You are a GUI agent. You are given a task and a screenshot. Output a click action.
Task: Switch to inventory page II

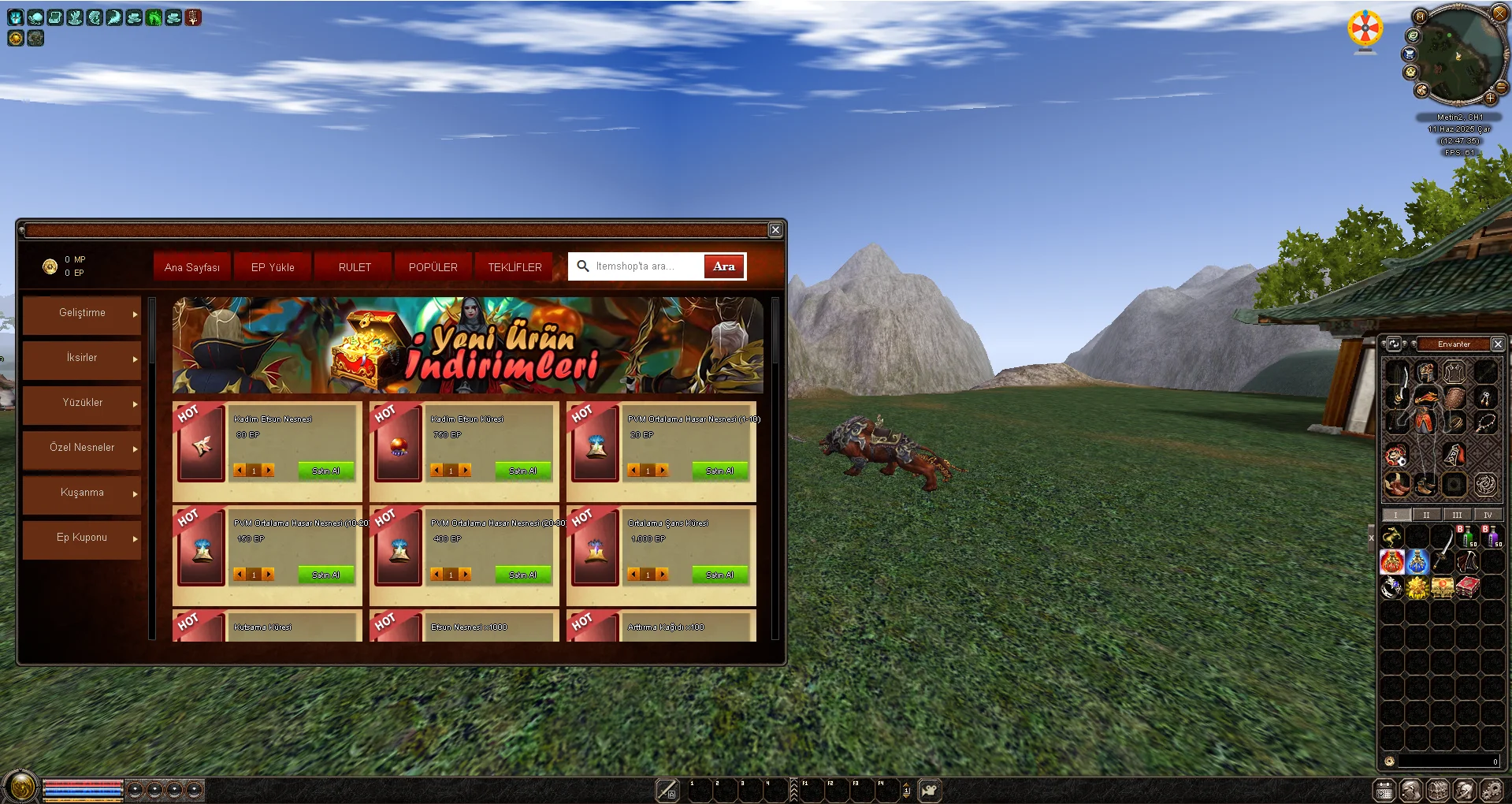click(x=1426, y=515)
